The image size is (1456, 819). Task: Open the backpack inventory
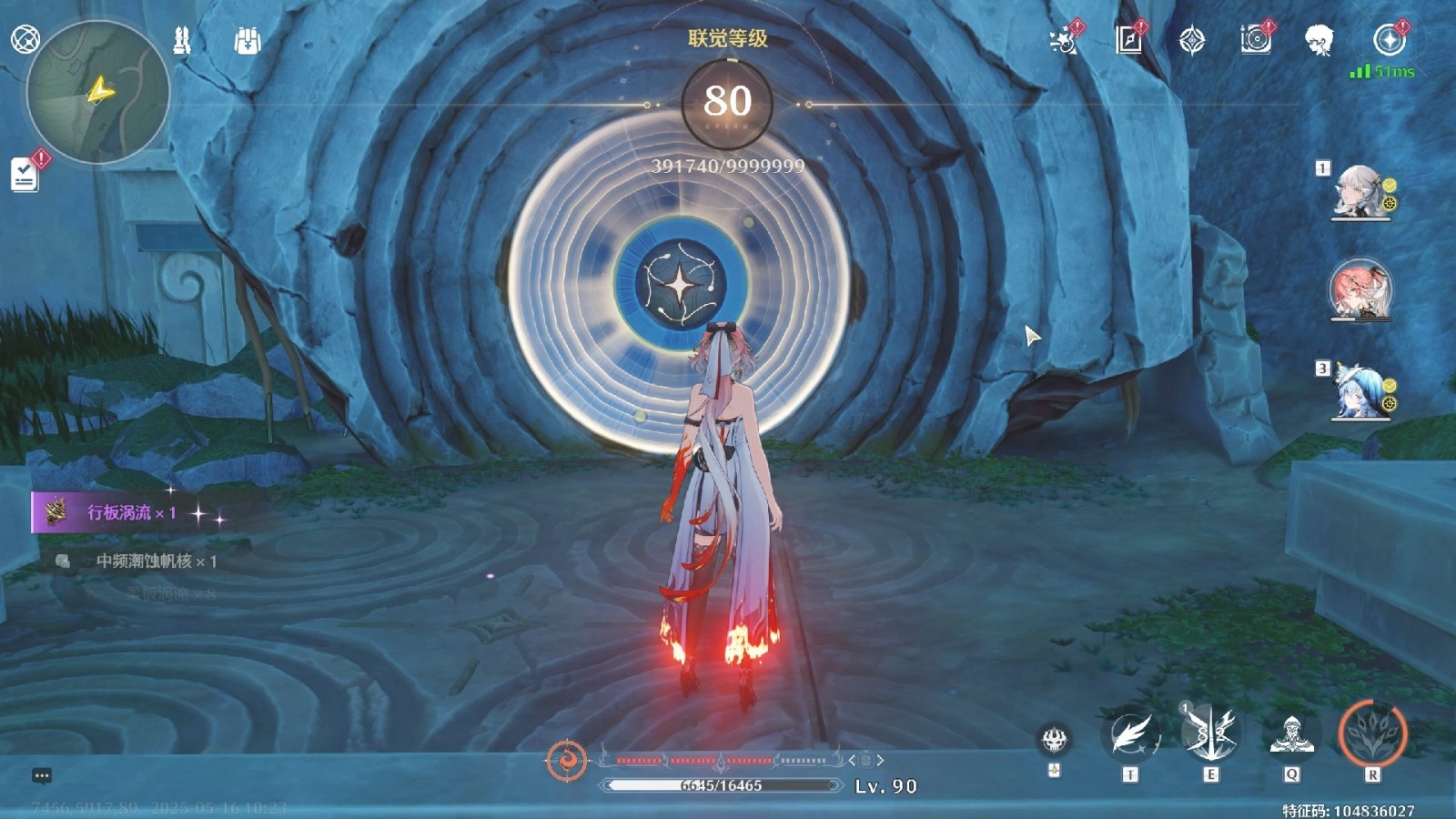tap(247, 40)
